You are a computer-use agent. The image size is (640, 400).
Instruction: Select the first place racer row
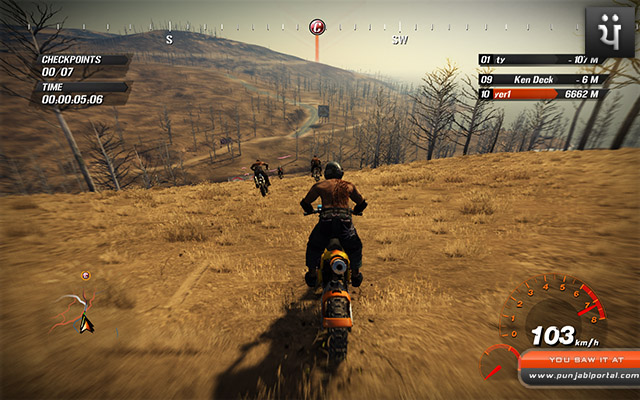(x=543, y=60)
